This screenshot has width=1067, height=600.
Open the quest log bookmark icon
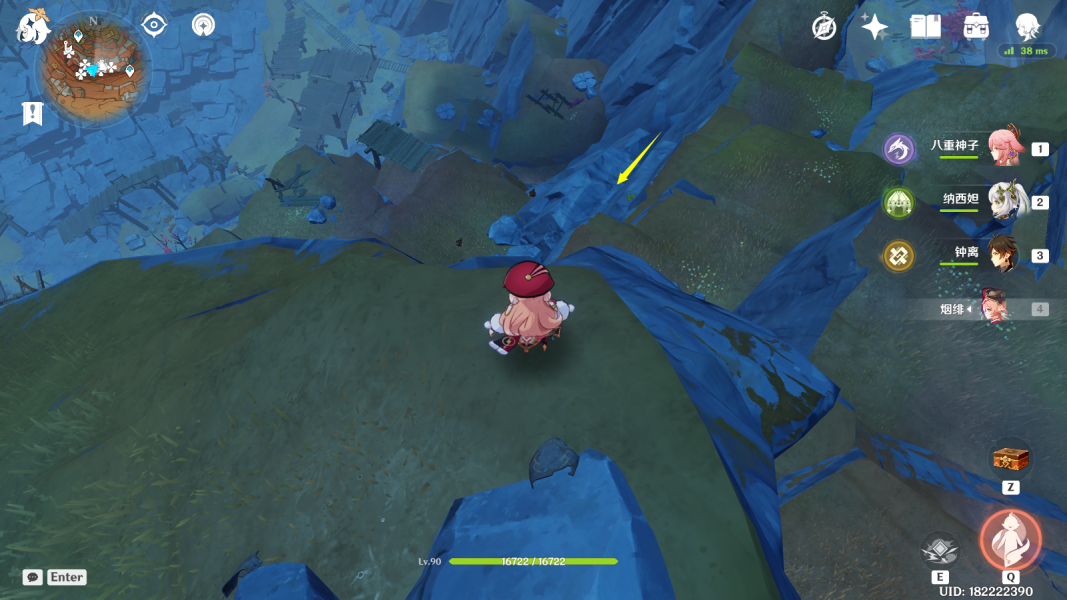(33, 114)
